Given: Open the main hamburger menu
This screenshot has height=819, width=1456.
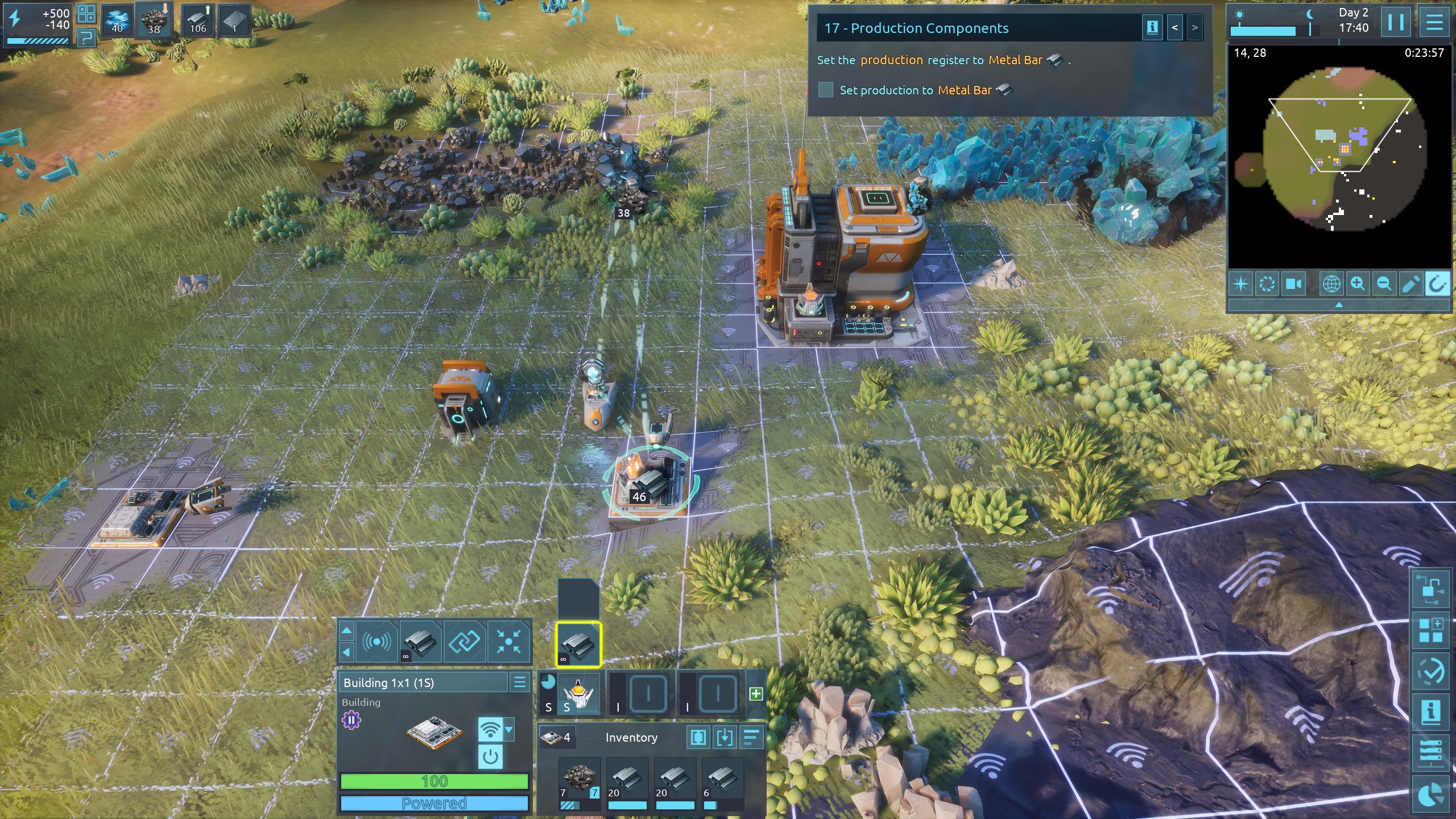Looking at the screenshot, I should tap(1434, 23).
